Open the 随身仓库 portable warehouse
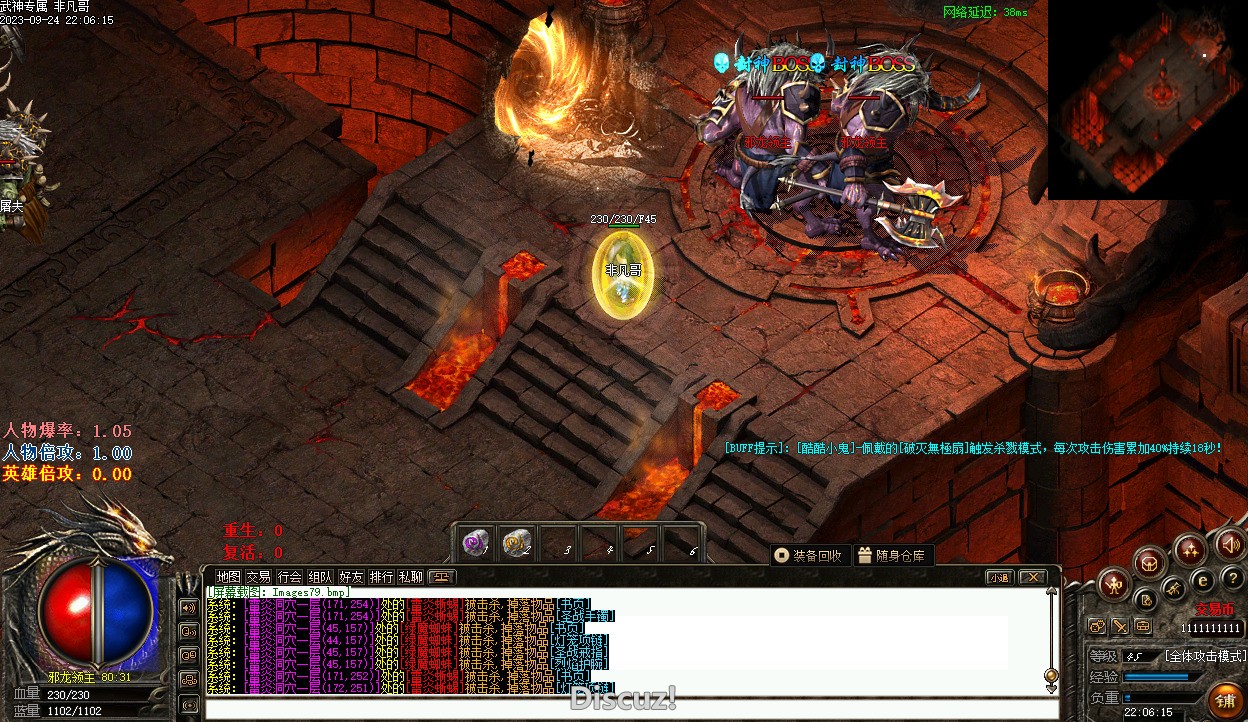Screen dimensions: 1248x722 tap(893, 556)
